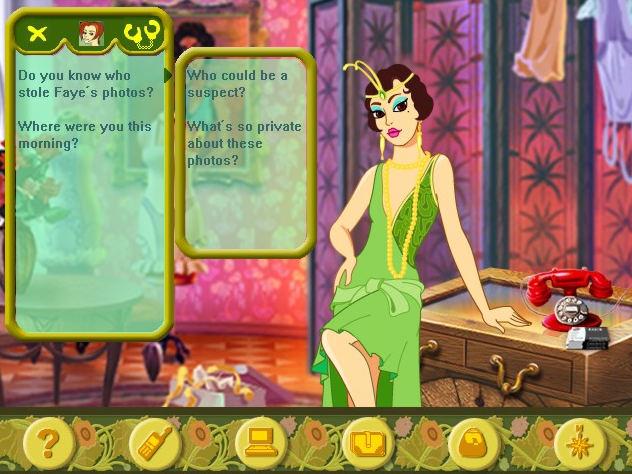The image size is (632, 474).
Task: Click the handcuffs accuse icon
Action: 143,34
